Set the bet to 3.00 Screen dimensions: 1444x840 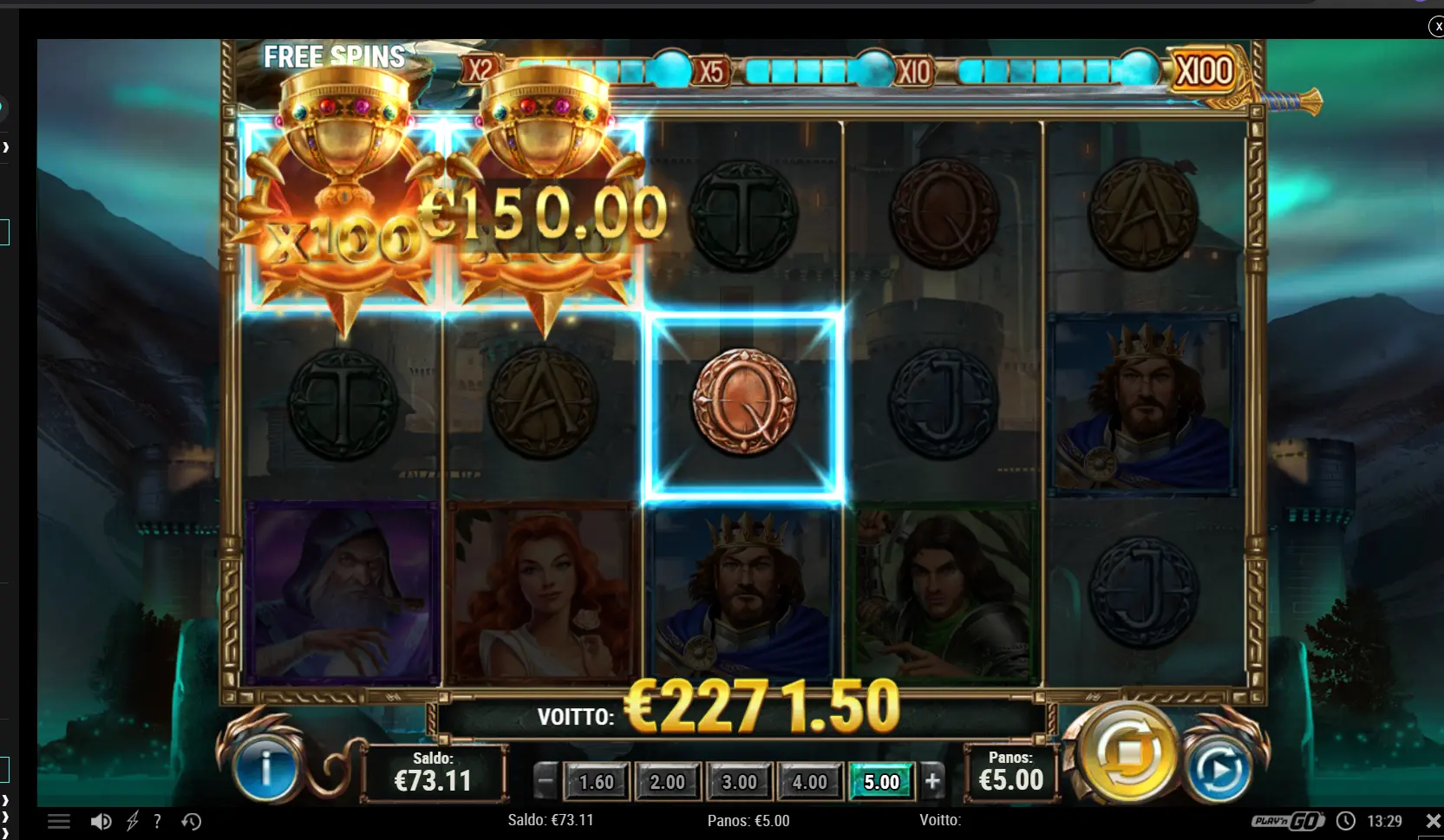click(739, 782)
